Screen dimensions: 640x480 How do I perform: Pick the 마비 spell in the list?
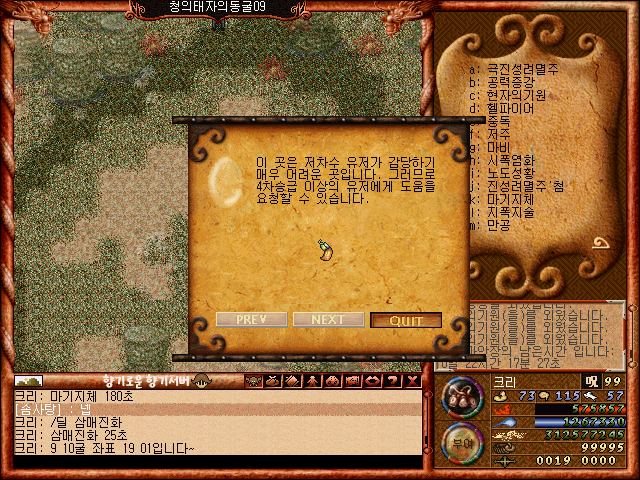coord(500,146)
